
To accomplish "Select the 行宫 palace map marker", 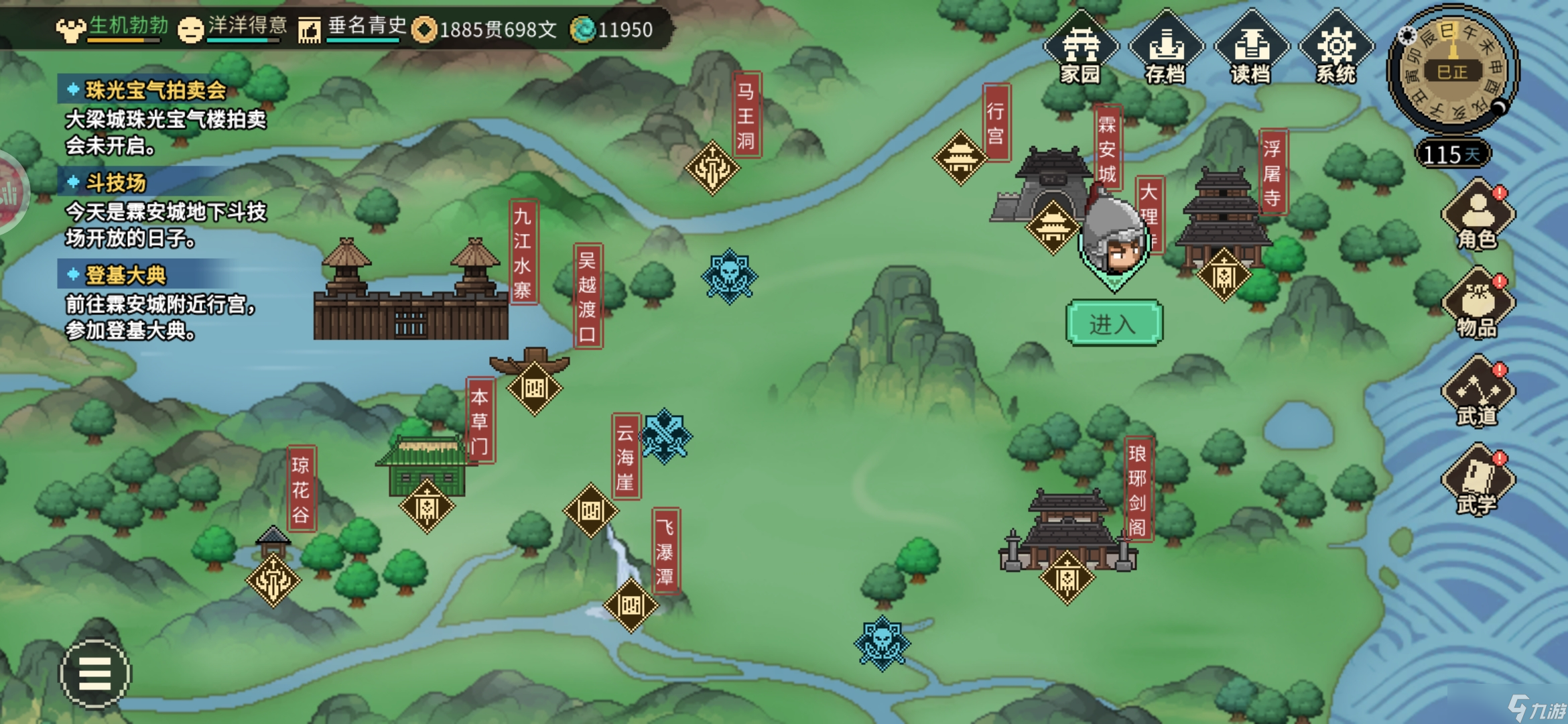I will (x=960, y=158).
